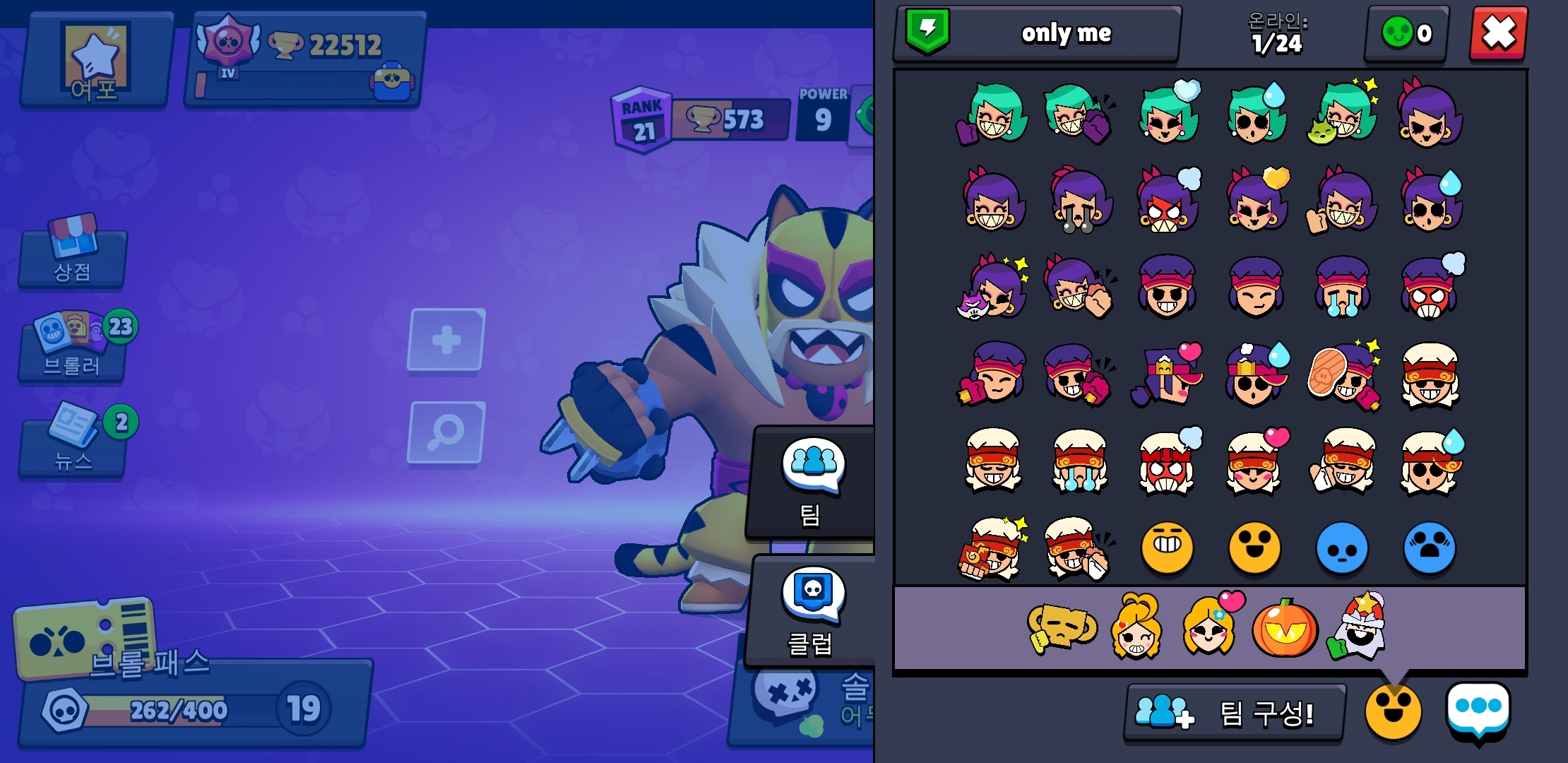The height and width of the screenshot is (763, 1568).
Task: Toggle the yellow smiley emote picker
Action: coord(1393,711)
